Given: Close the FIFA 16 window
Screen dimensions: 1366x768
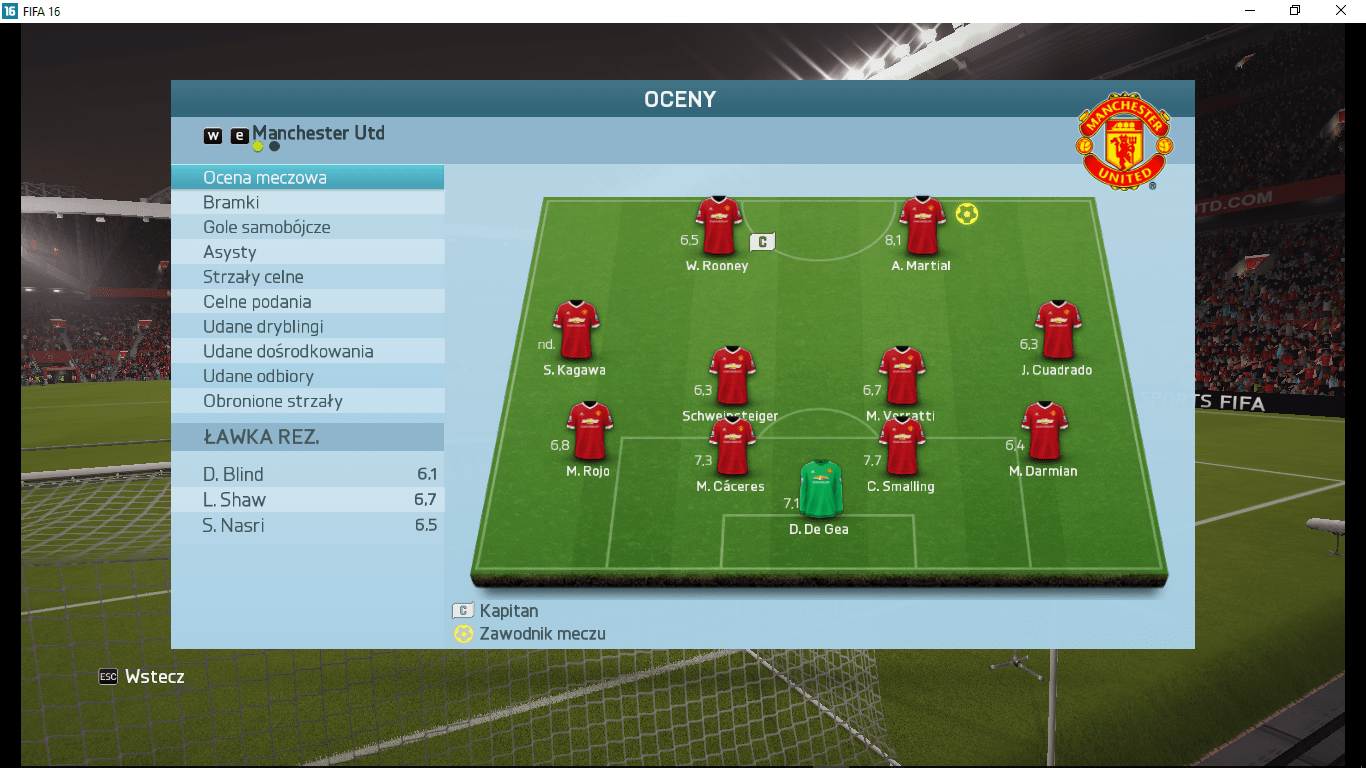Looking at the screenshot, I should (x=1341, y=11).
